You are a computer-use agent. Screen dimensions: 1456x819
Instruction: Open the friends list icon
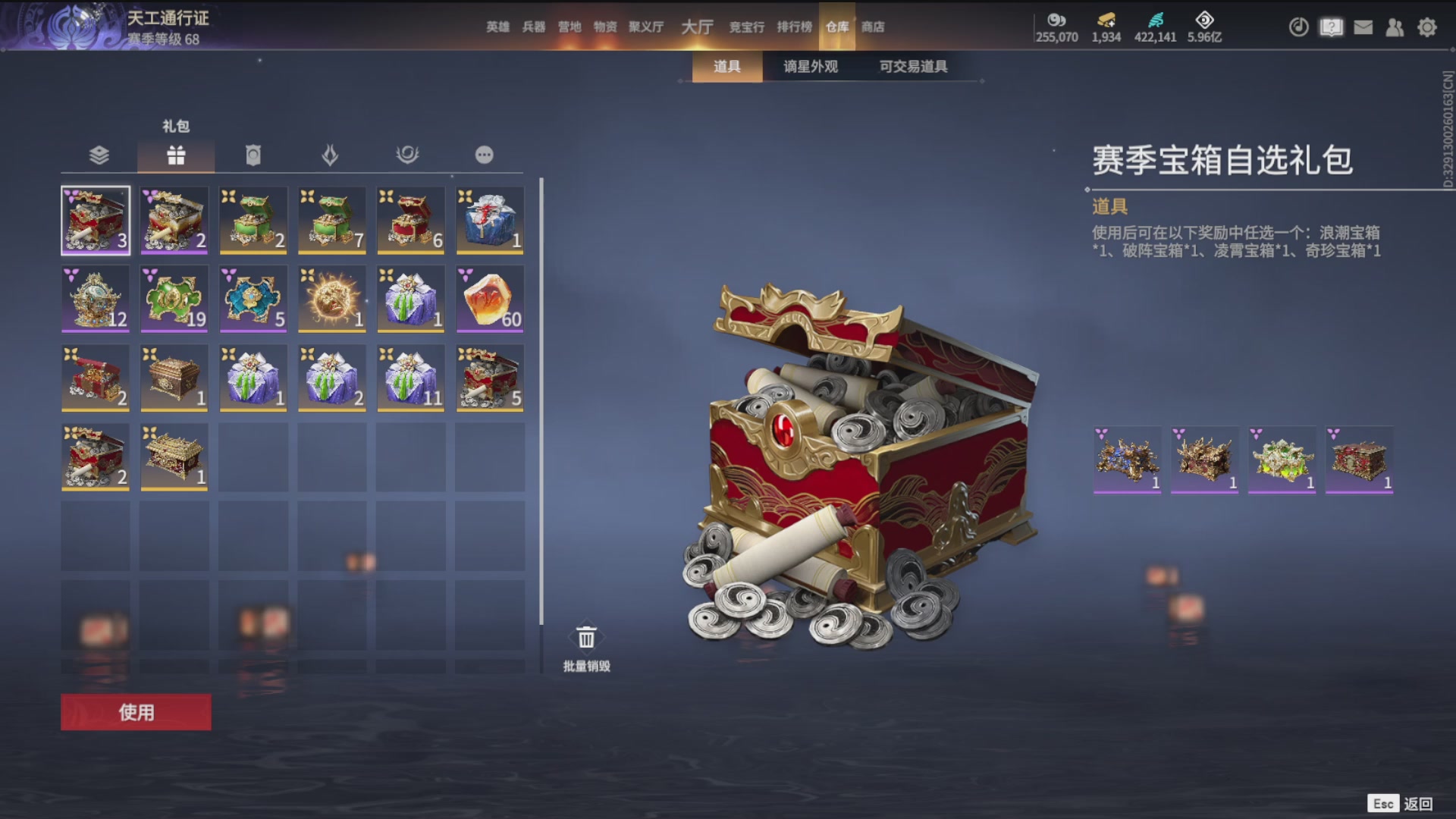coord(1395,27)
